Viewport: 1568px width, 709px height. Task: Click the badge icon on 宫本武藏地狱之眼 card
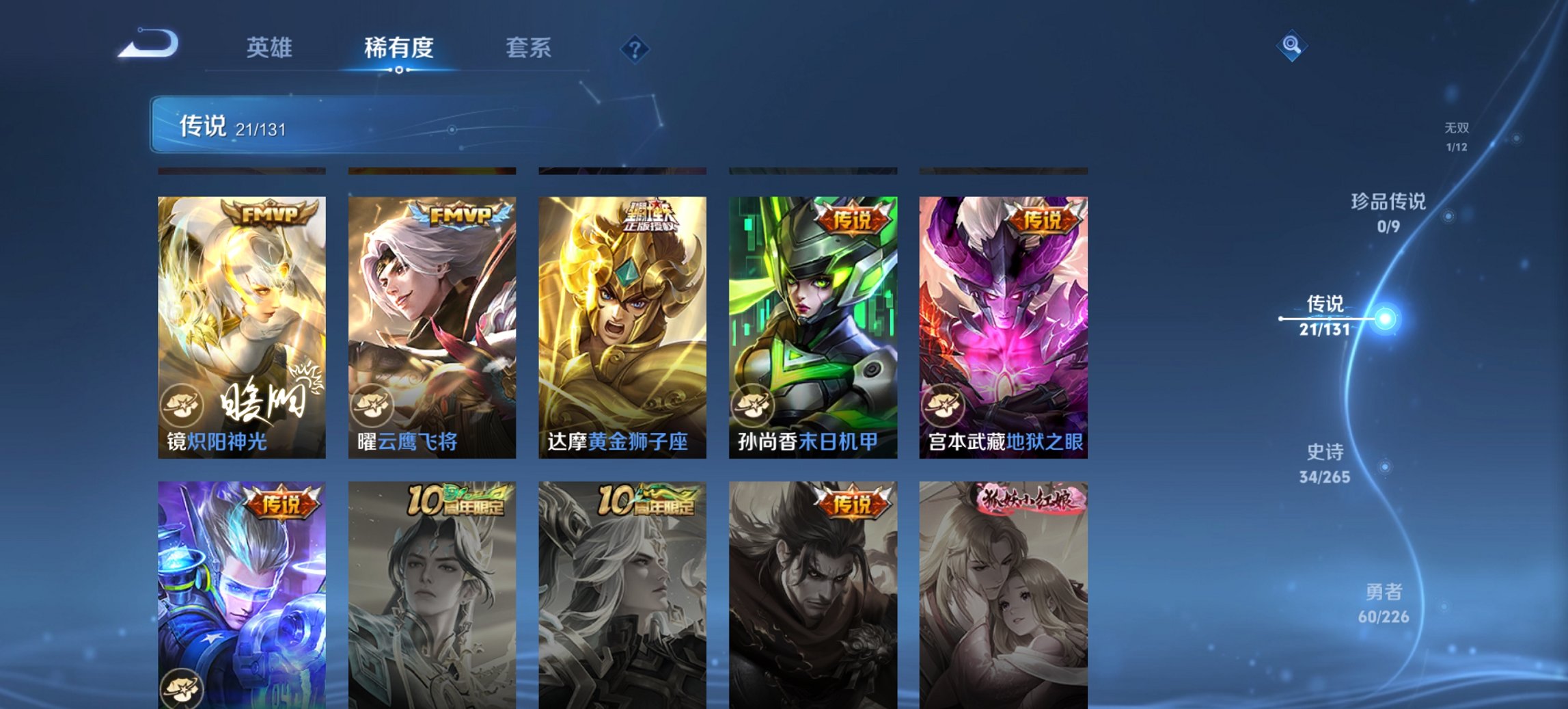(x=941, y=406)
